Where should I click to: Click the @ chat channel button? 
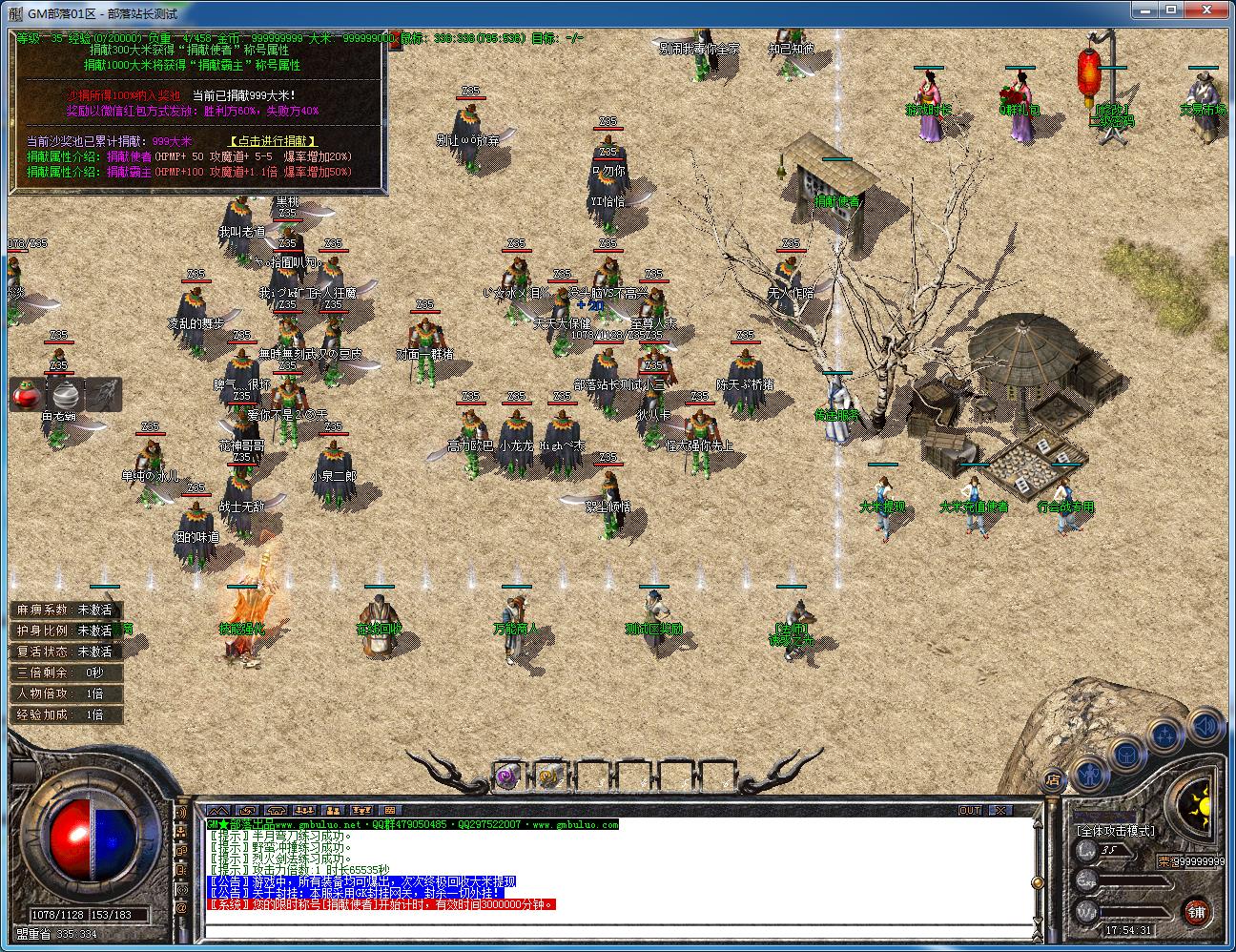coord(181,907)
